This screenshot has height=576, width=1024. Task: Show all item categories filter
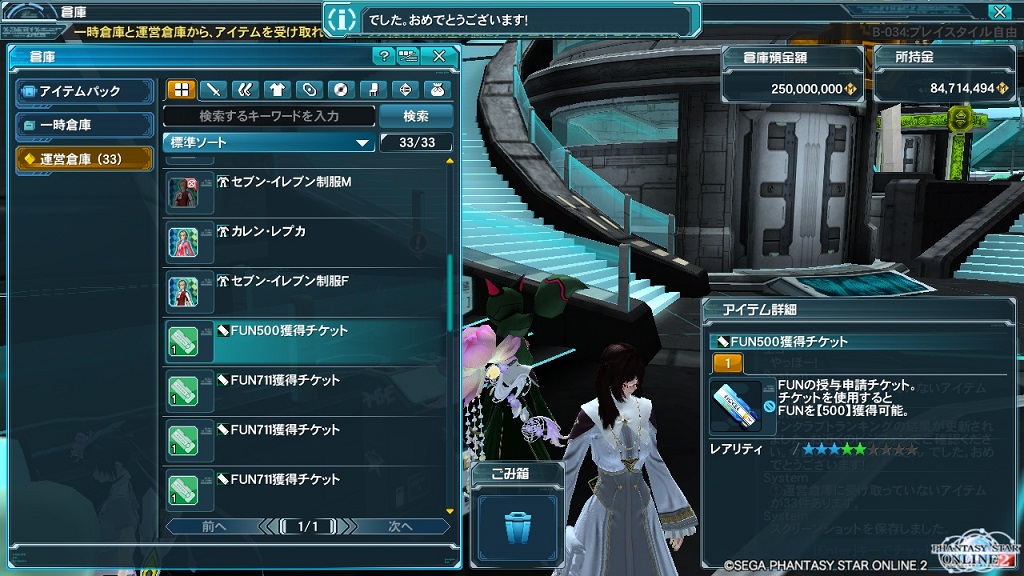click(181, 90)
